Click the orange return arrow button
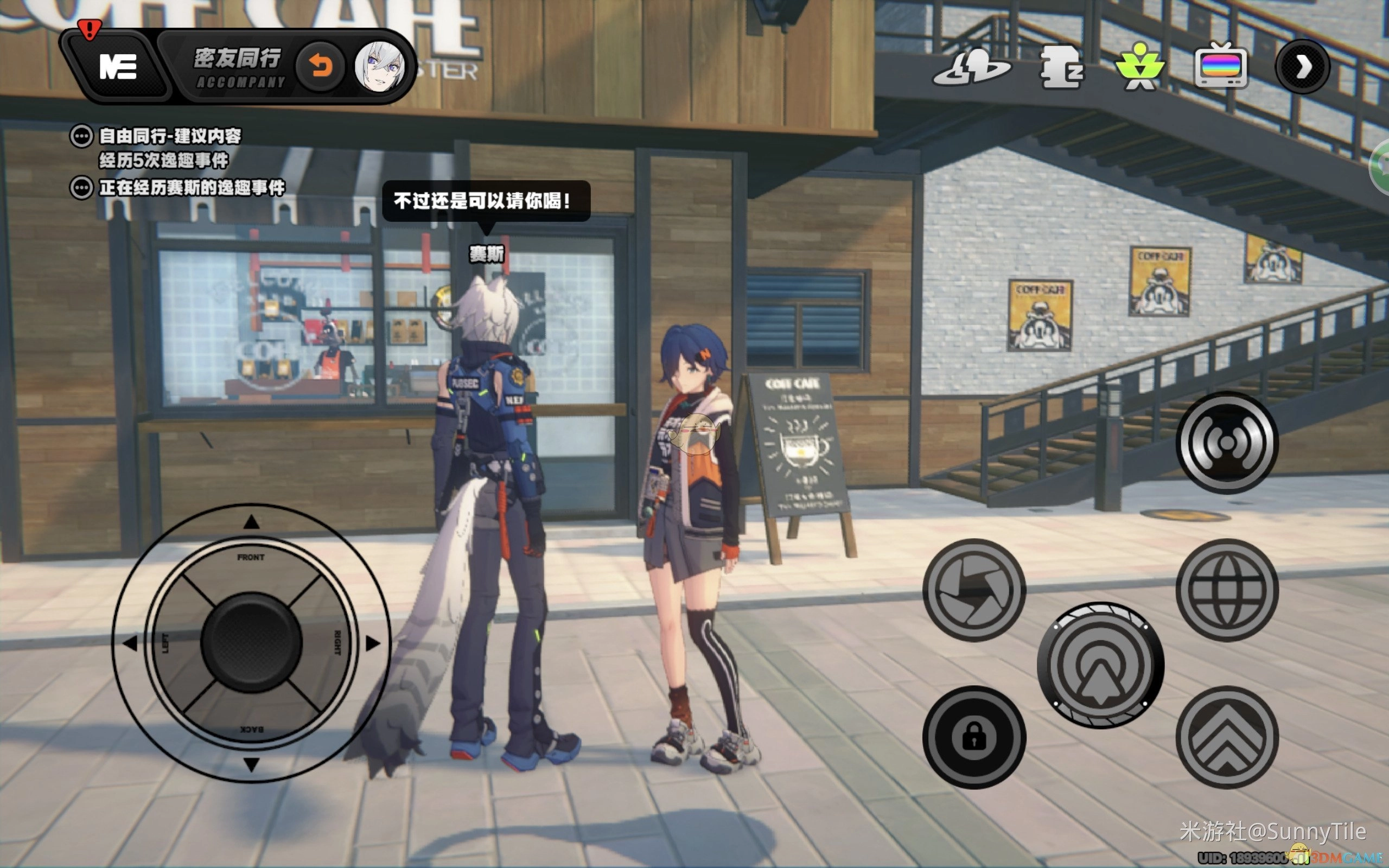This screenshot has width=1389, height=868. point(321,67)
